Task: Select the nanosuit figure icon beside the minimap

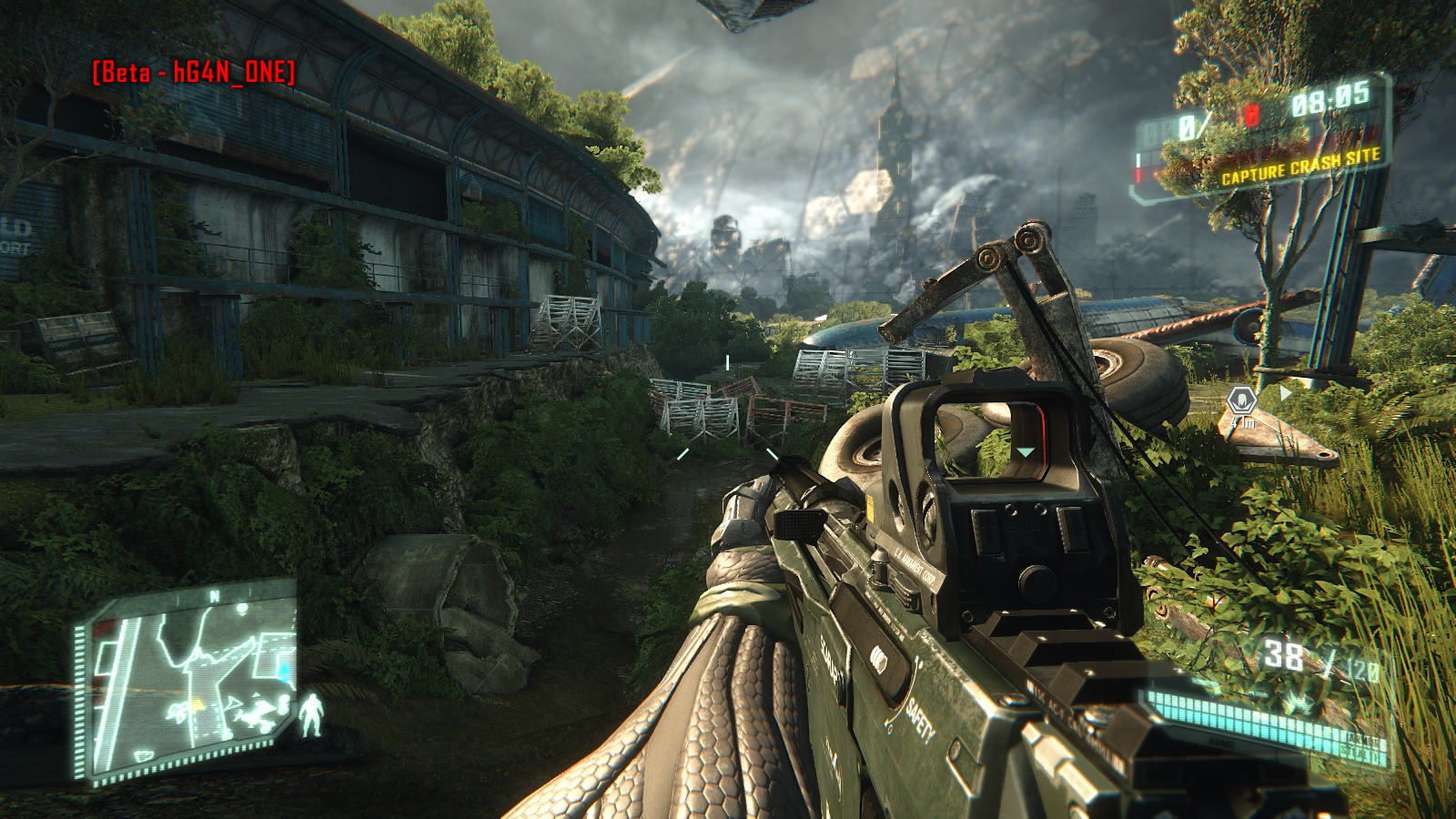Action: pyautogui.click(x=312, y=715)
